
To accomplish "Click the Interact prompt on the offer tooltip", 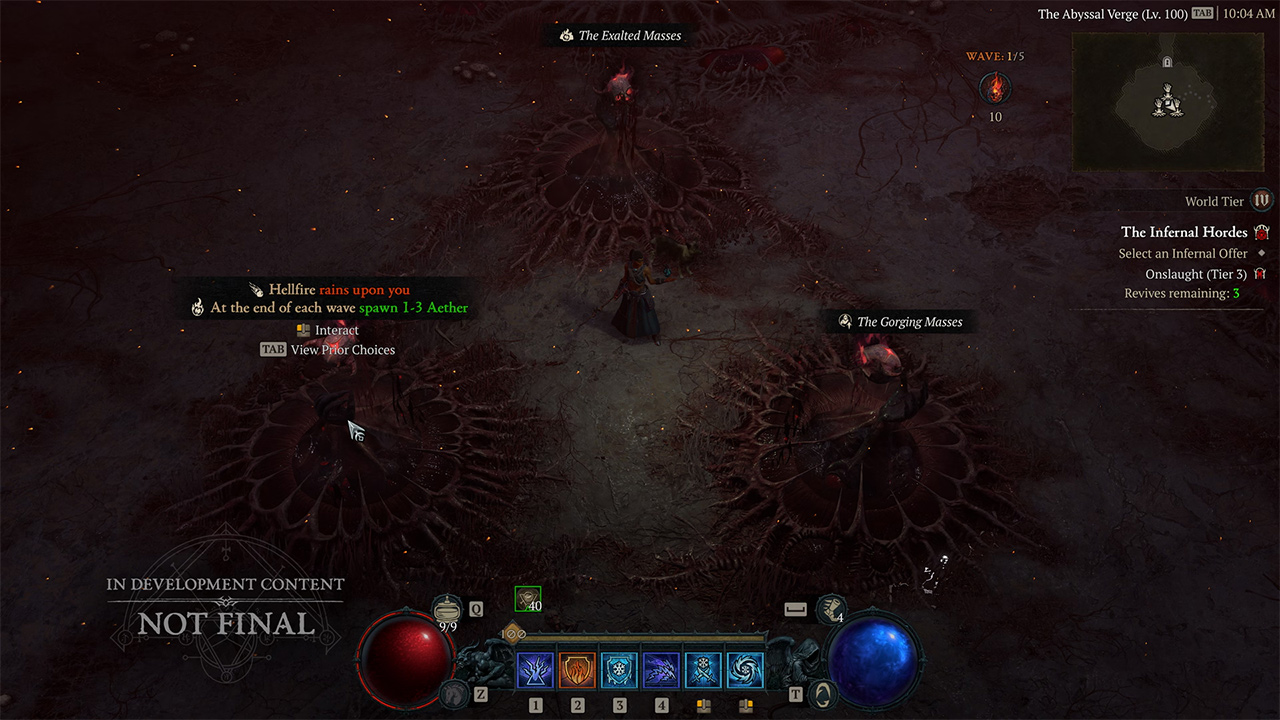I will (x=327, y=329).
